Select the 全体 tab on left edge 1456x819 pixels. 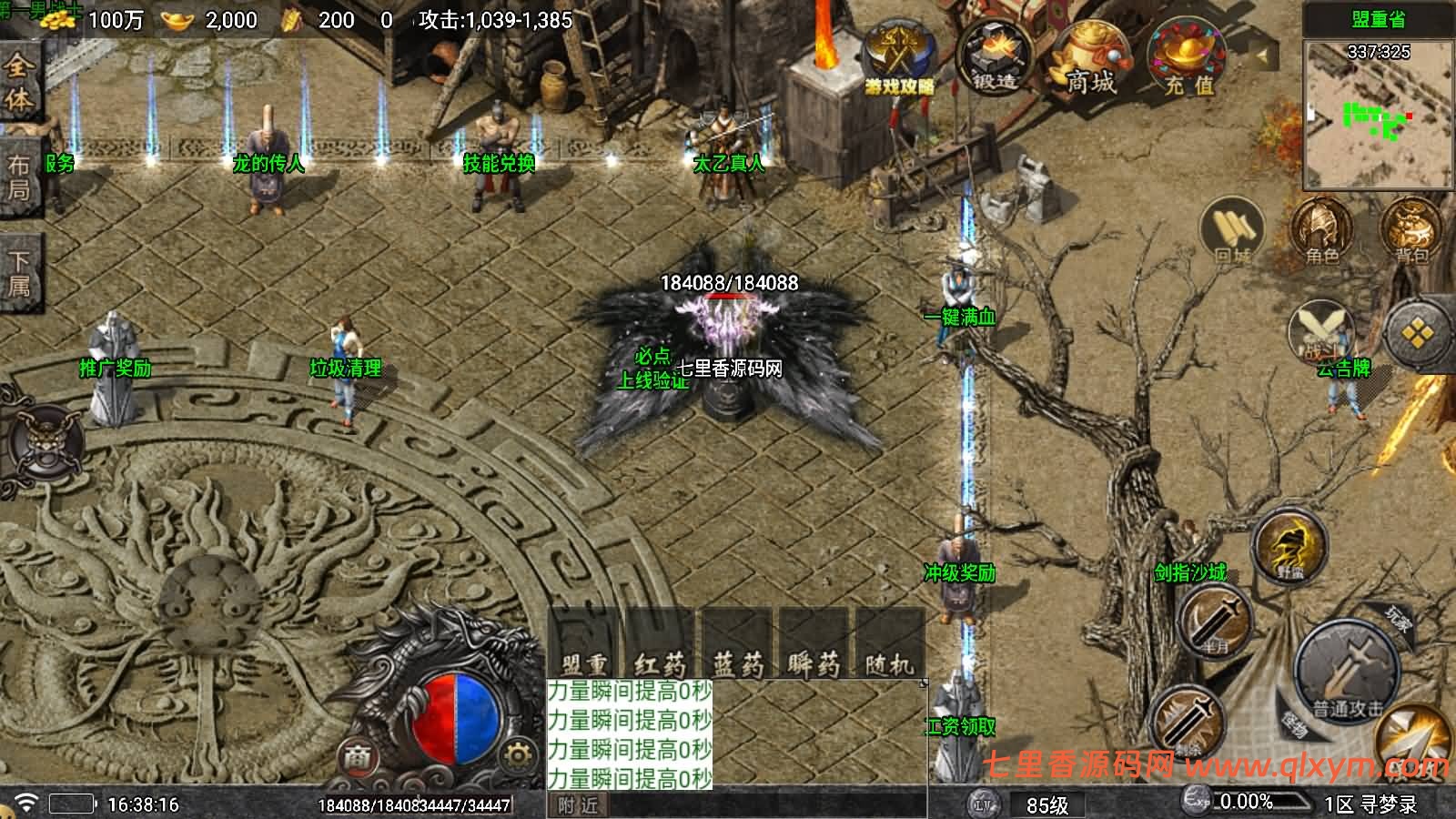(x=19, y=81)
